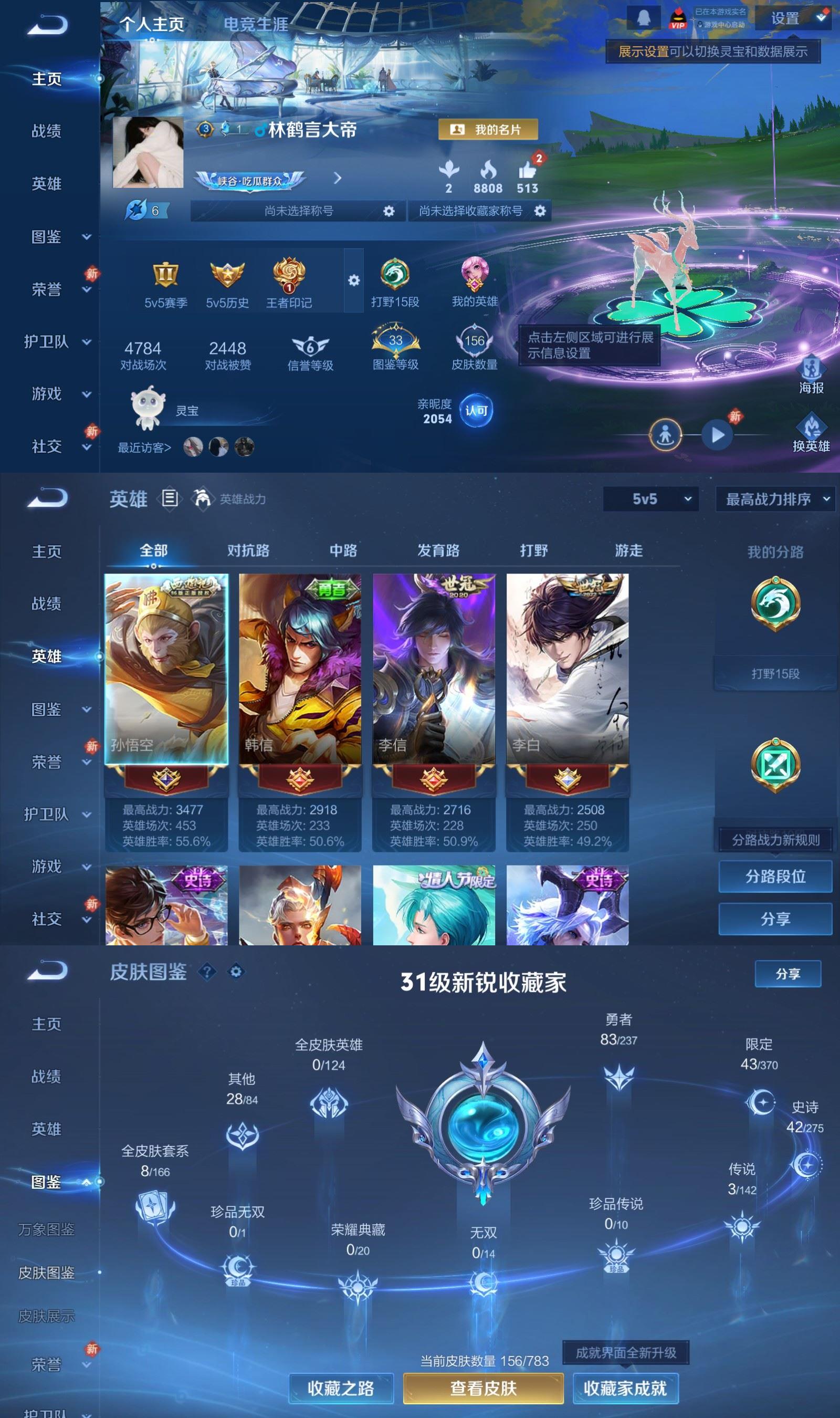Select the 打野 hero filter tab

534,550
